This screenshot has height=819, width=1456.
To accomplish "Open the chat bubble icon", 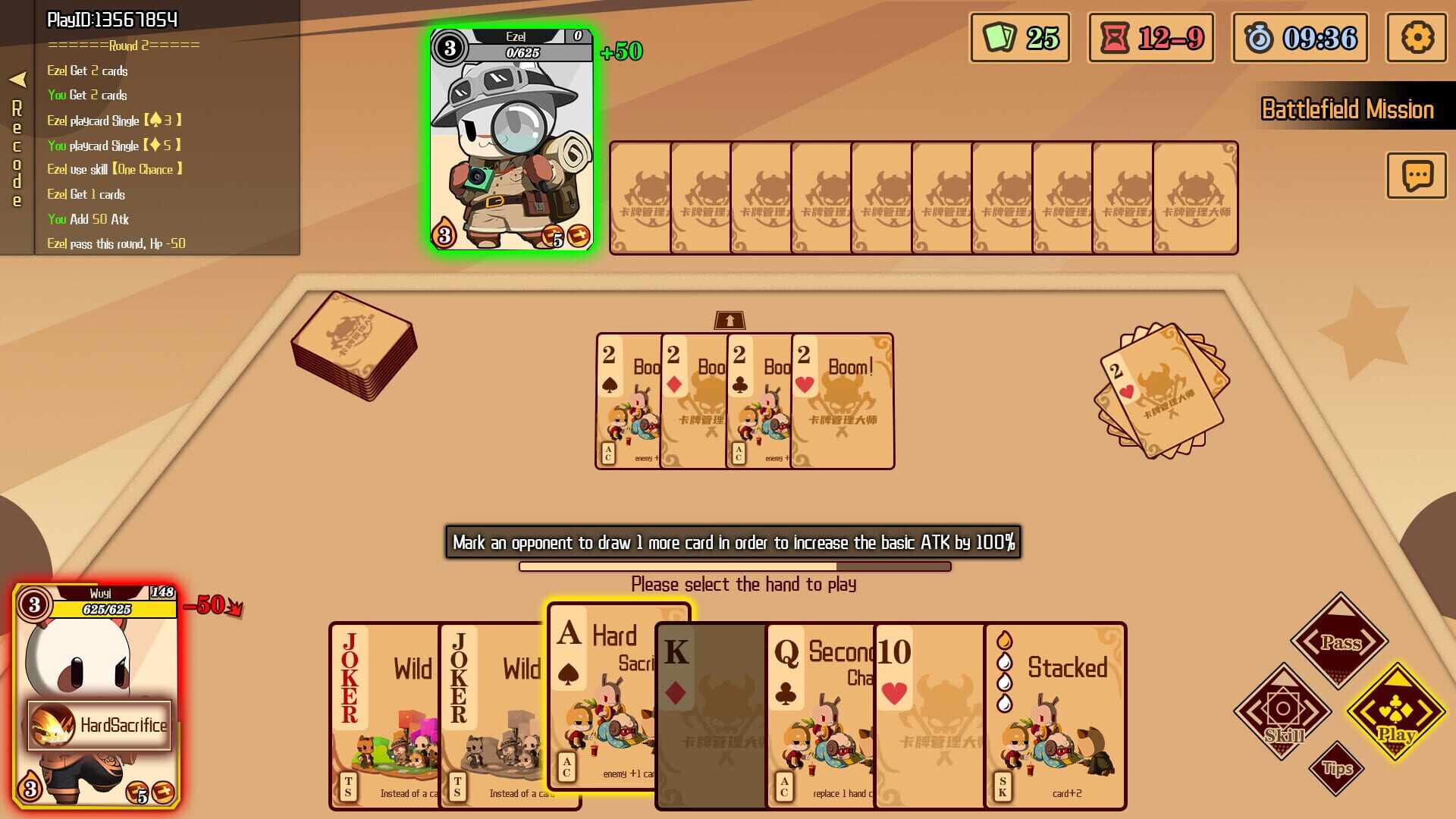I will pyautogui.click(x=1415, y=176).
